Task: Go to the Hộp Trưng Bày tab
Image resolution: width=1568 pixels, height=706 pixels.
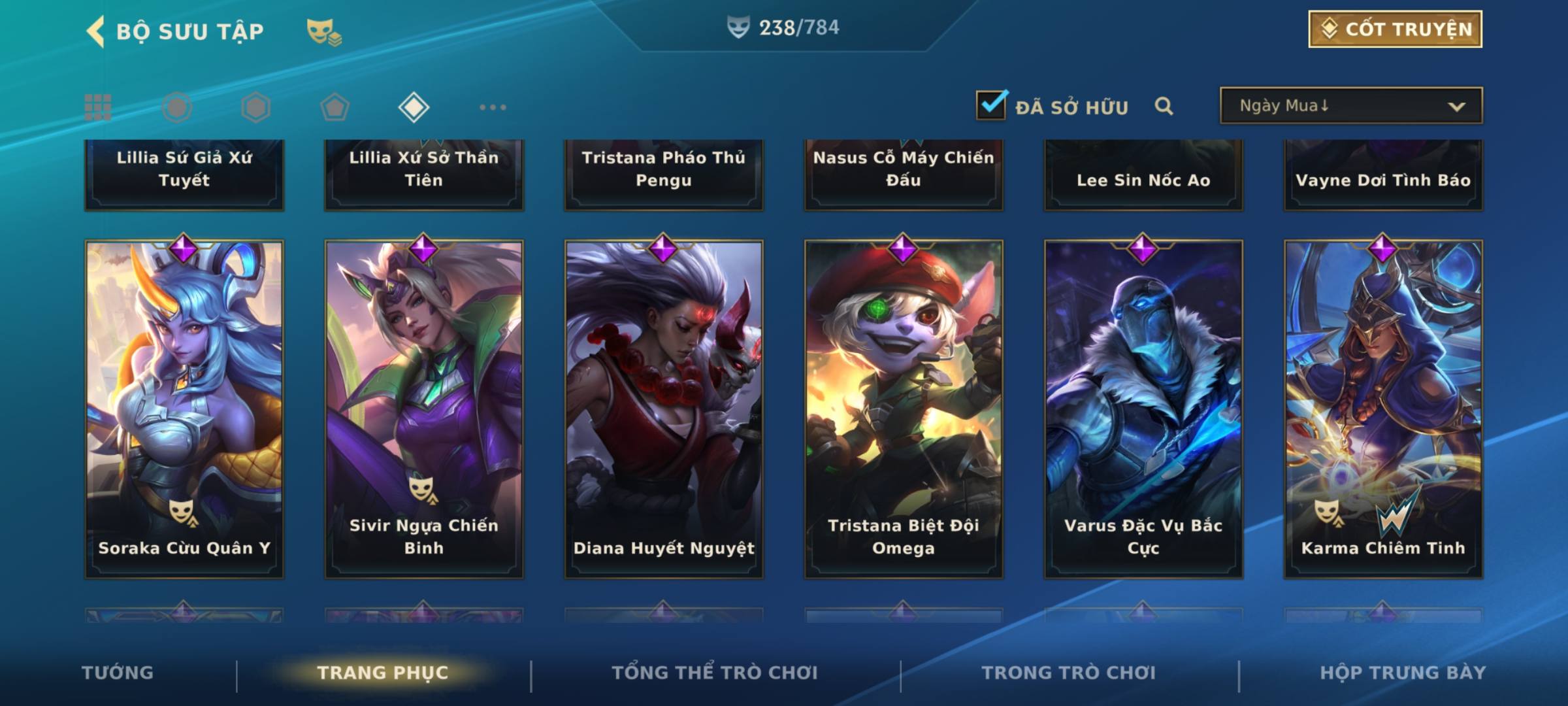Action: pos(1403,673)
